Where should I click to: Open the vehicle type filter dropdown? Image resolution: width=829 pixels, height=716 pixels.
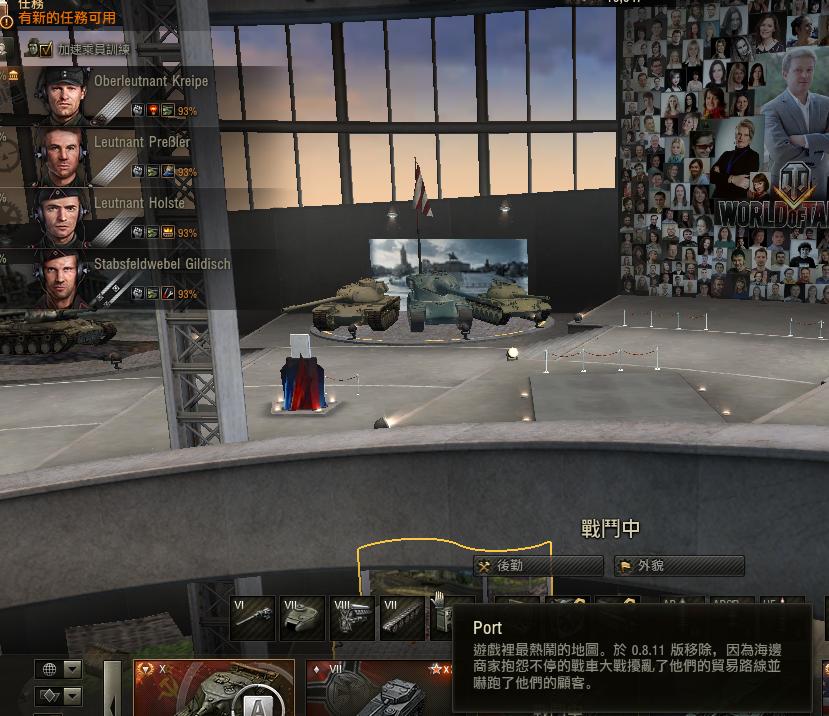(x=59, y=695)
